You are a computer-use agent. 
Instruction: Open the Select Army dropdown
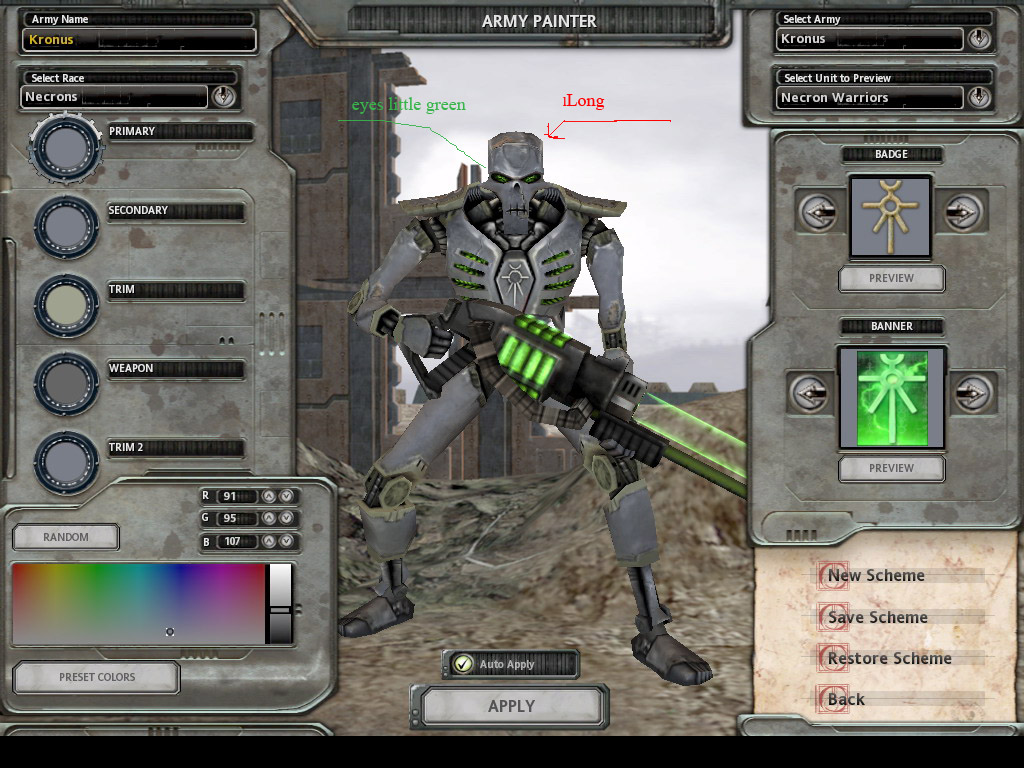(x=978, y=39)
